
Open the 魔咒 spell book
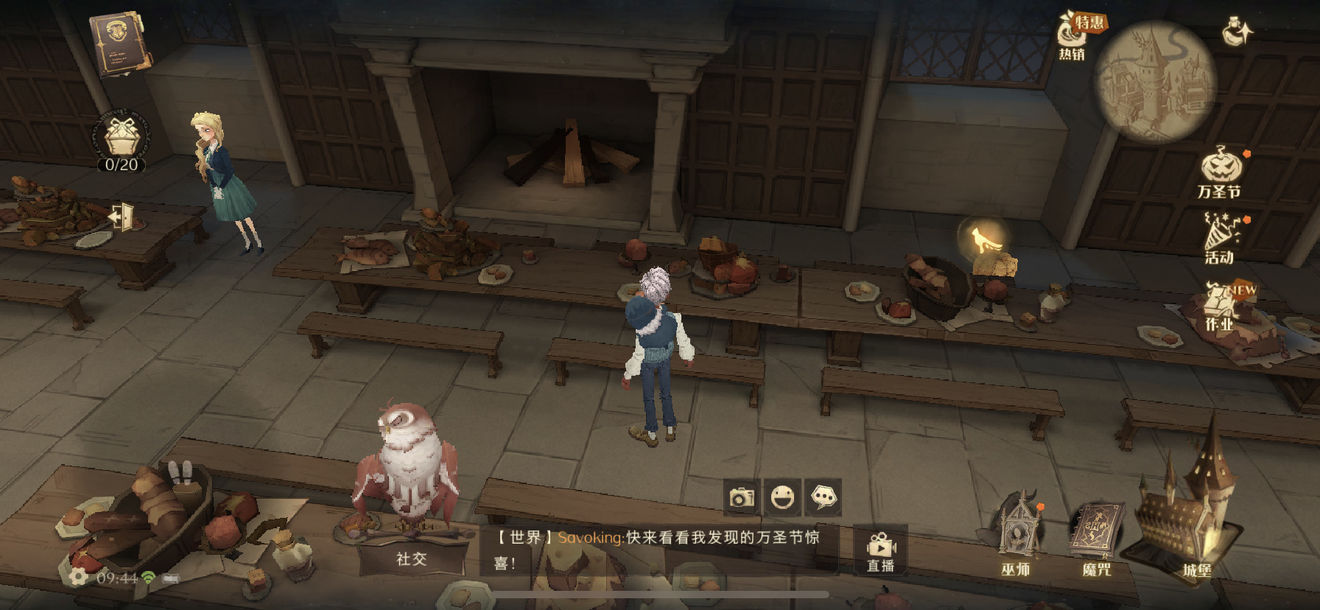pyautogui.click(x=1096, y=535)
